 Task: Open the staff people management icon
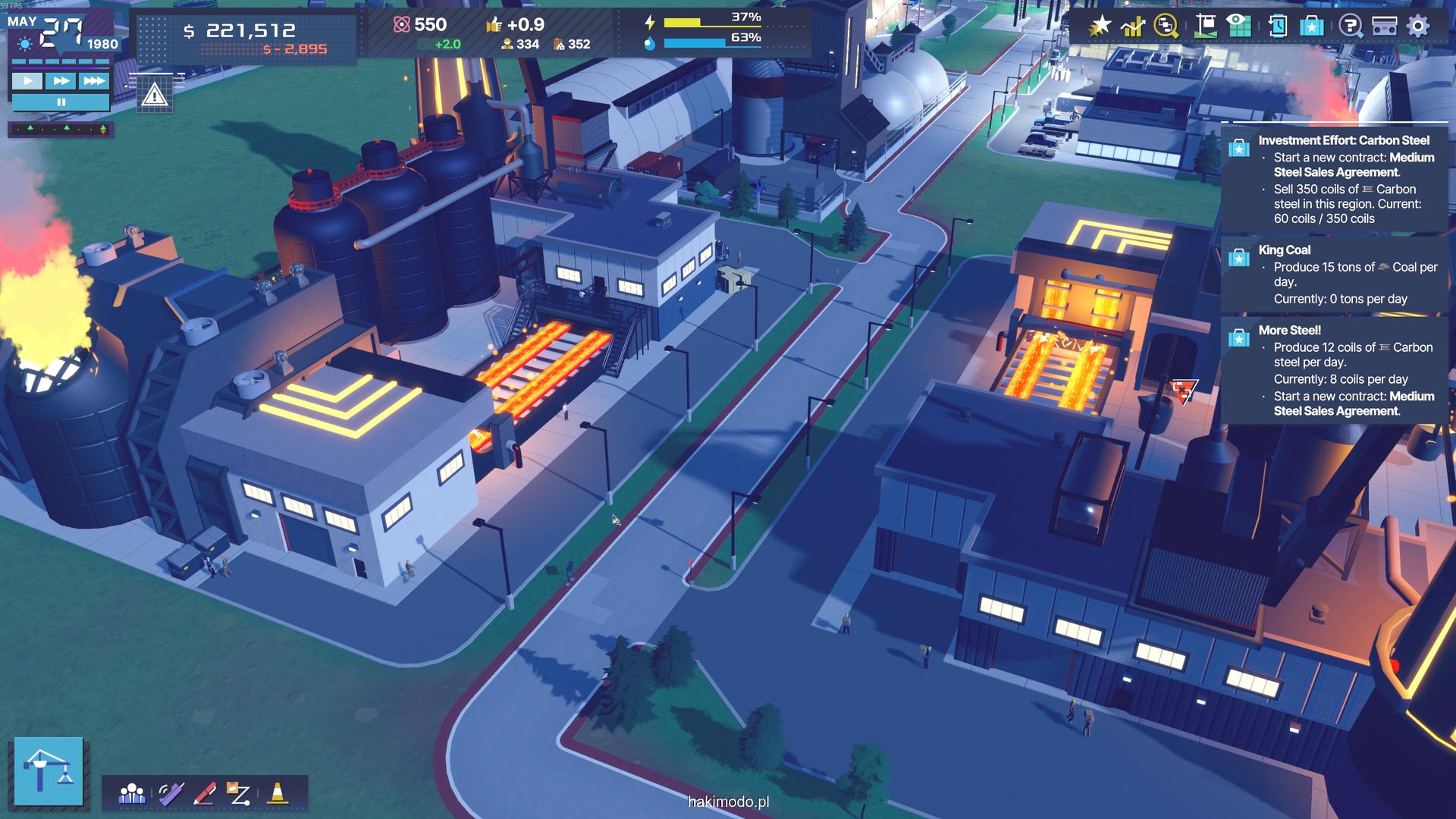coord(132,794)
